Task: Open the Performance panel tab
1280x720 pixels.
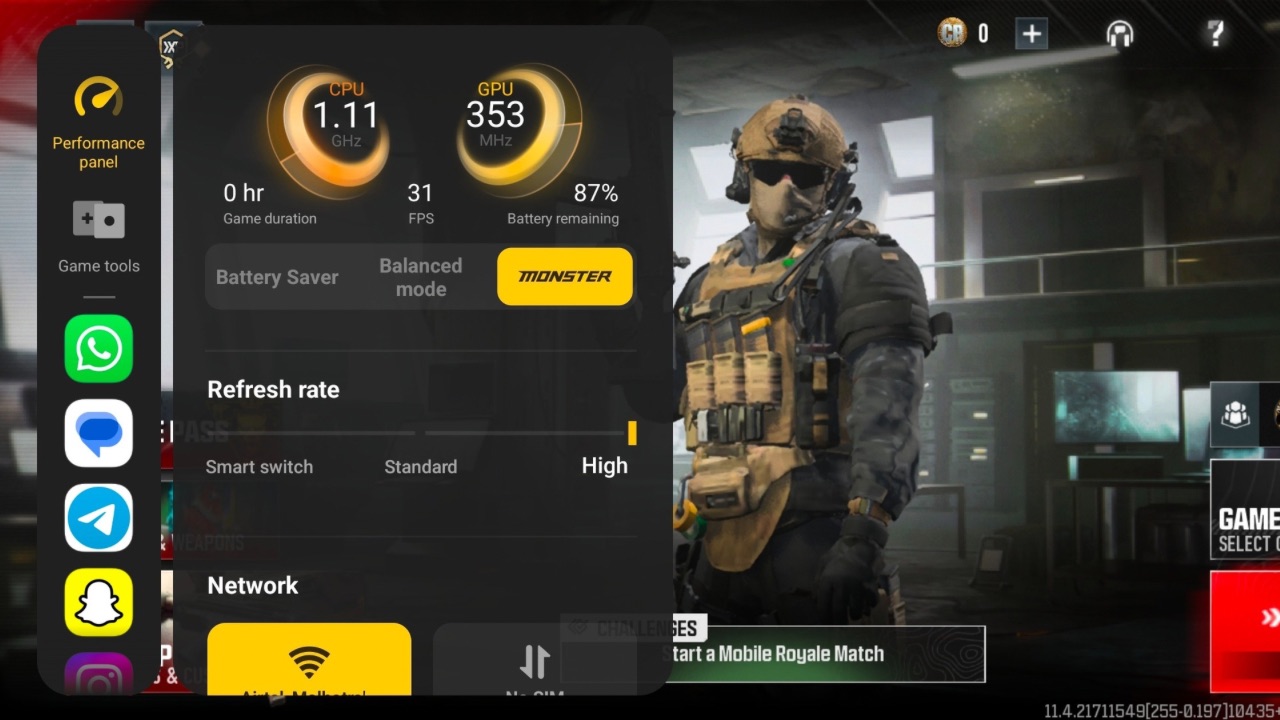Action: point(98,123)
